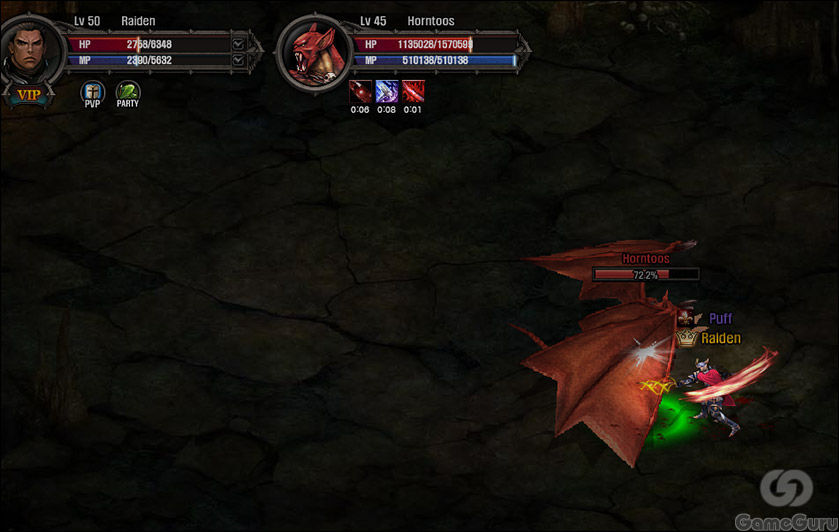
Task: Inspect the debuff icon with 0:06 timer
Action: [360, 92]
